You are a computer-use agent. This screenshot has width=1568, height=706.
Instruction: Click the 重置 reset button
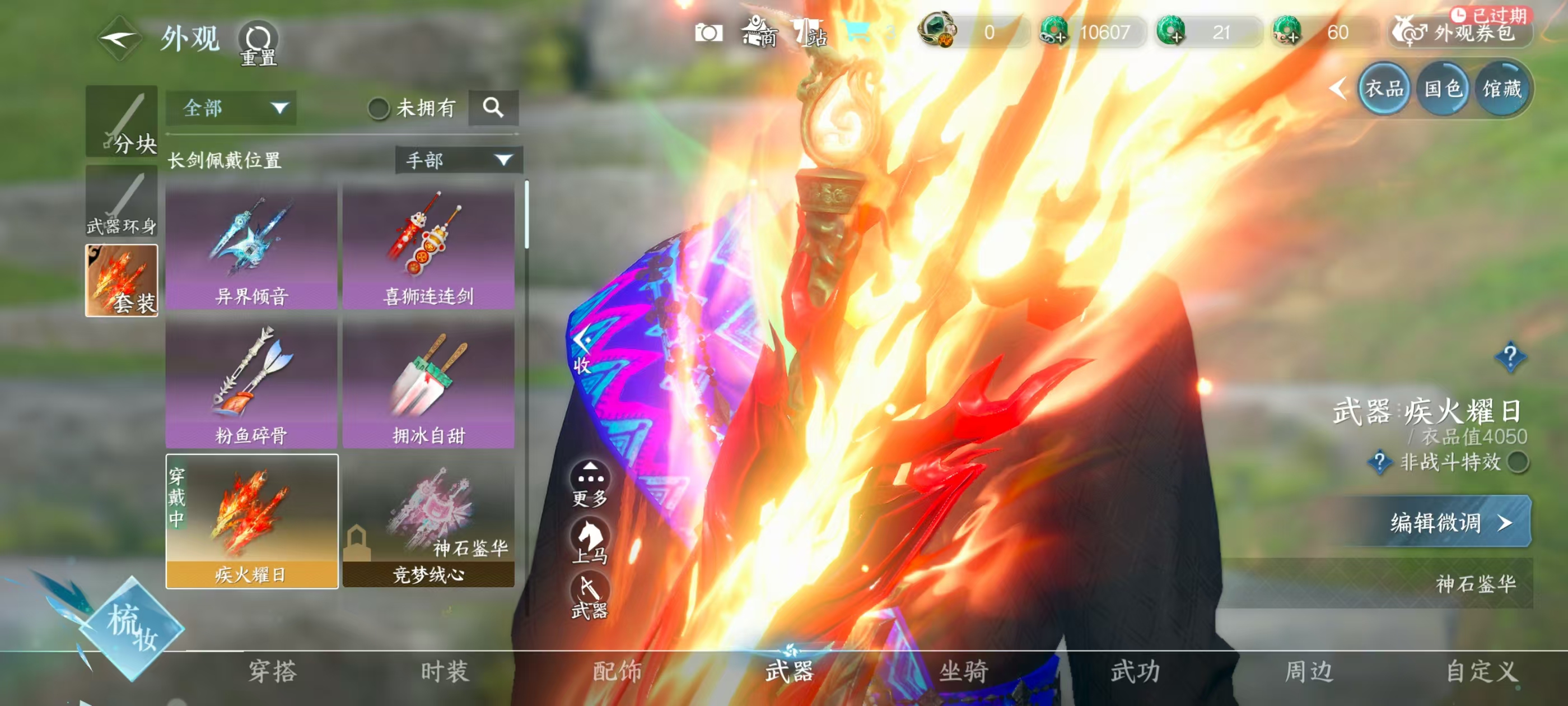click(258, 43)
